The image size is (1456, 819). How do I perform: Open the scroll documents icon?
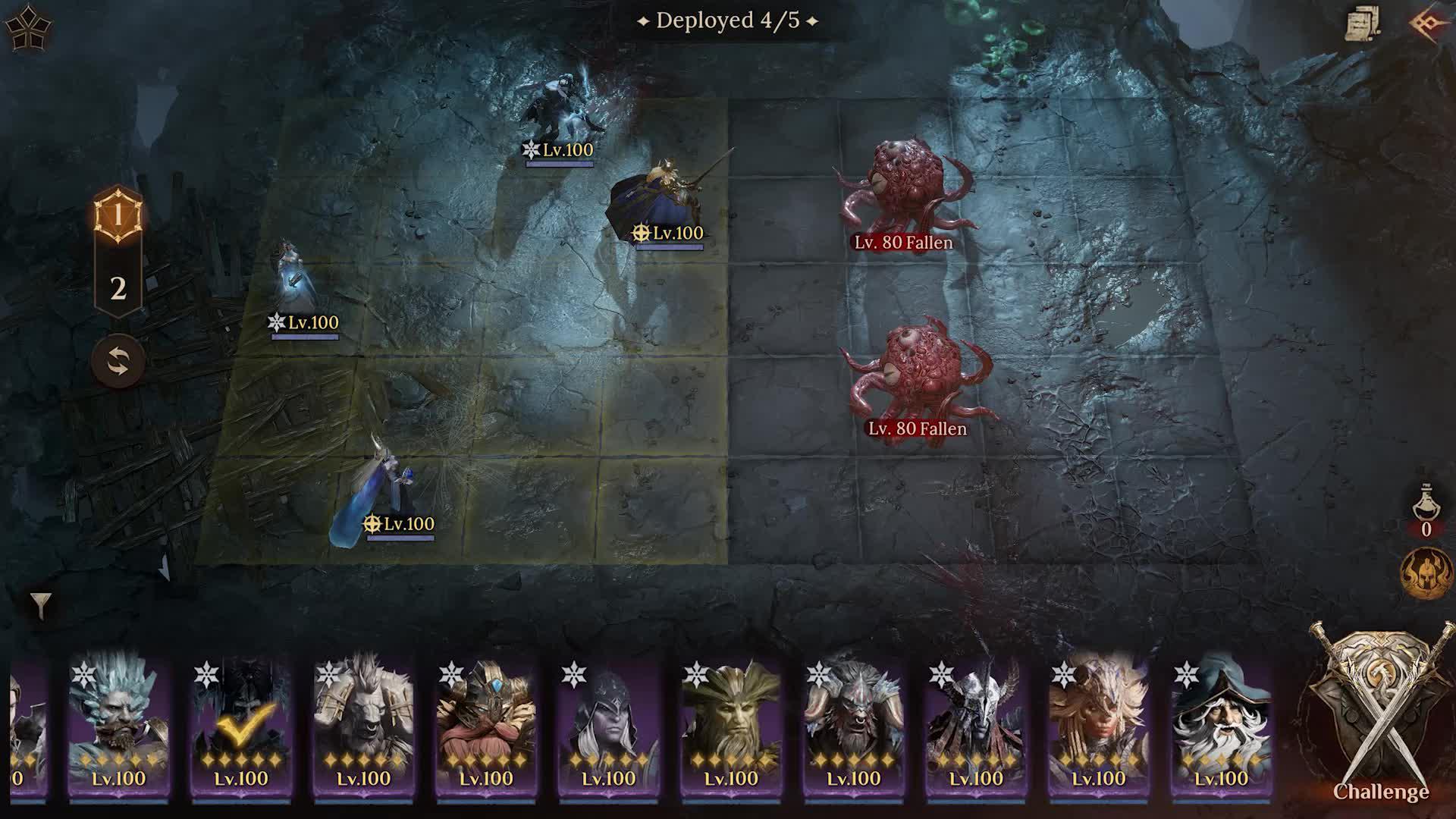click(1362, 24)
